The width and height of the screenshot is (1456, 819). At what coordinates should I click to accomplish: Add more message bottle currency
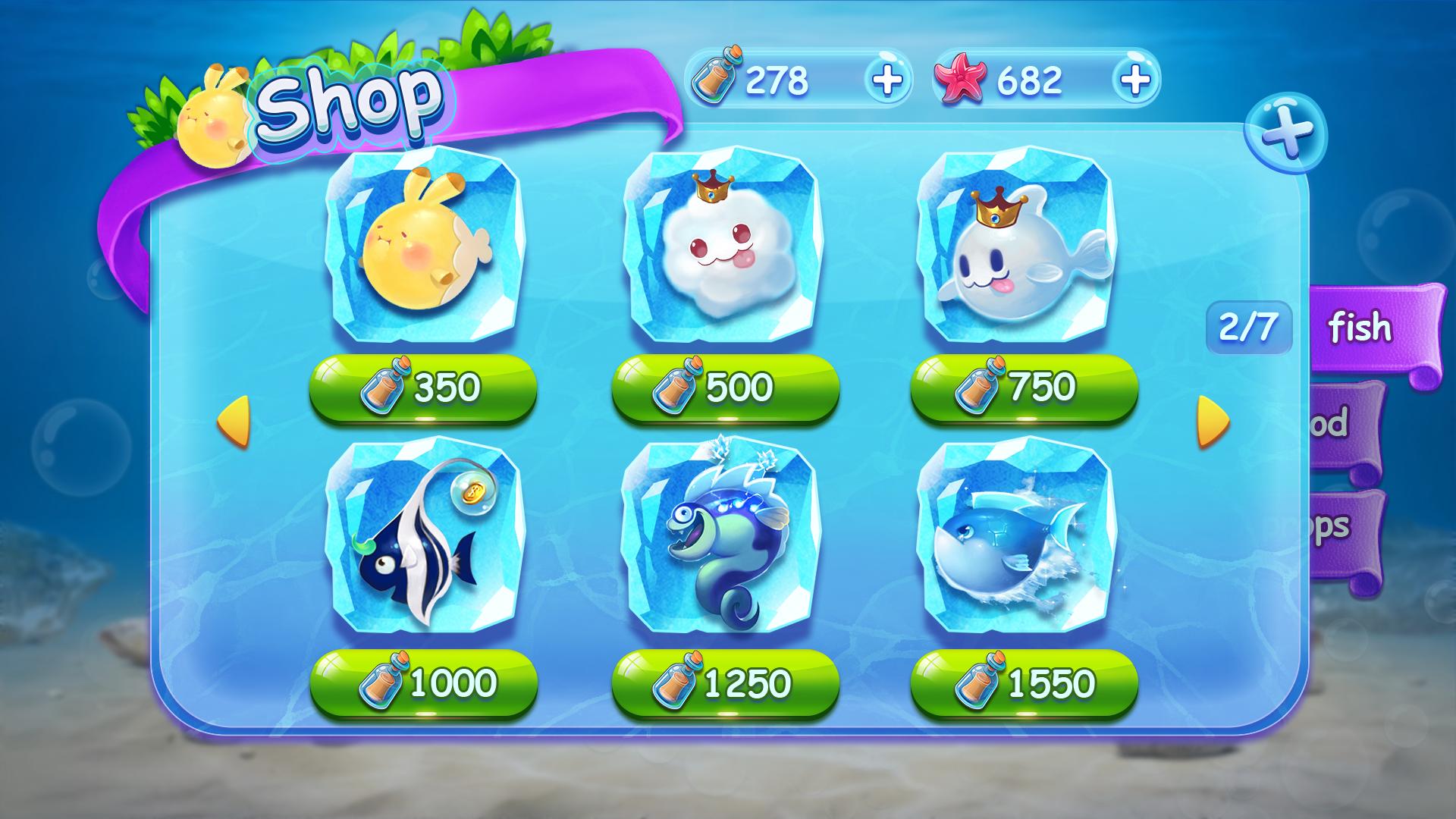coord(887,78)
